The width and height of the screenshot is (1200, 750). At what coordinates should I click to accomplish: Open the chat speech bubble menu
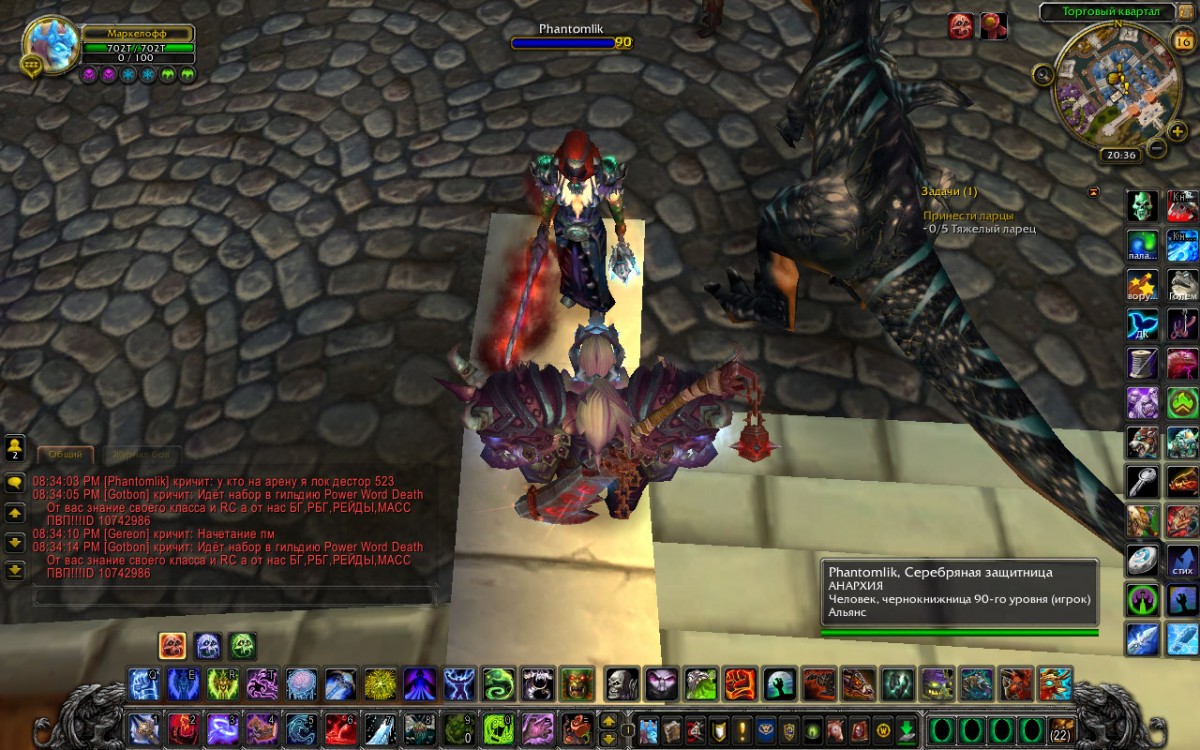(15, 482)
